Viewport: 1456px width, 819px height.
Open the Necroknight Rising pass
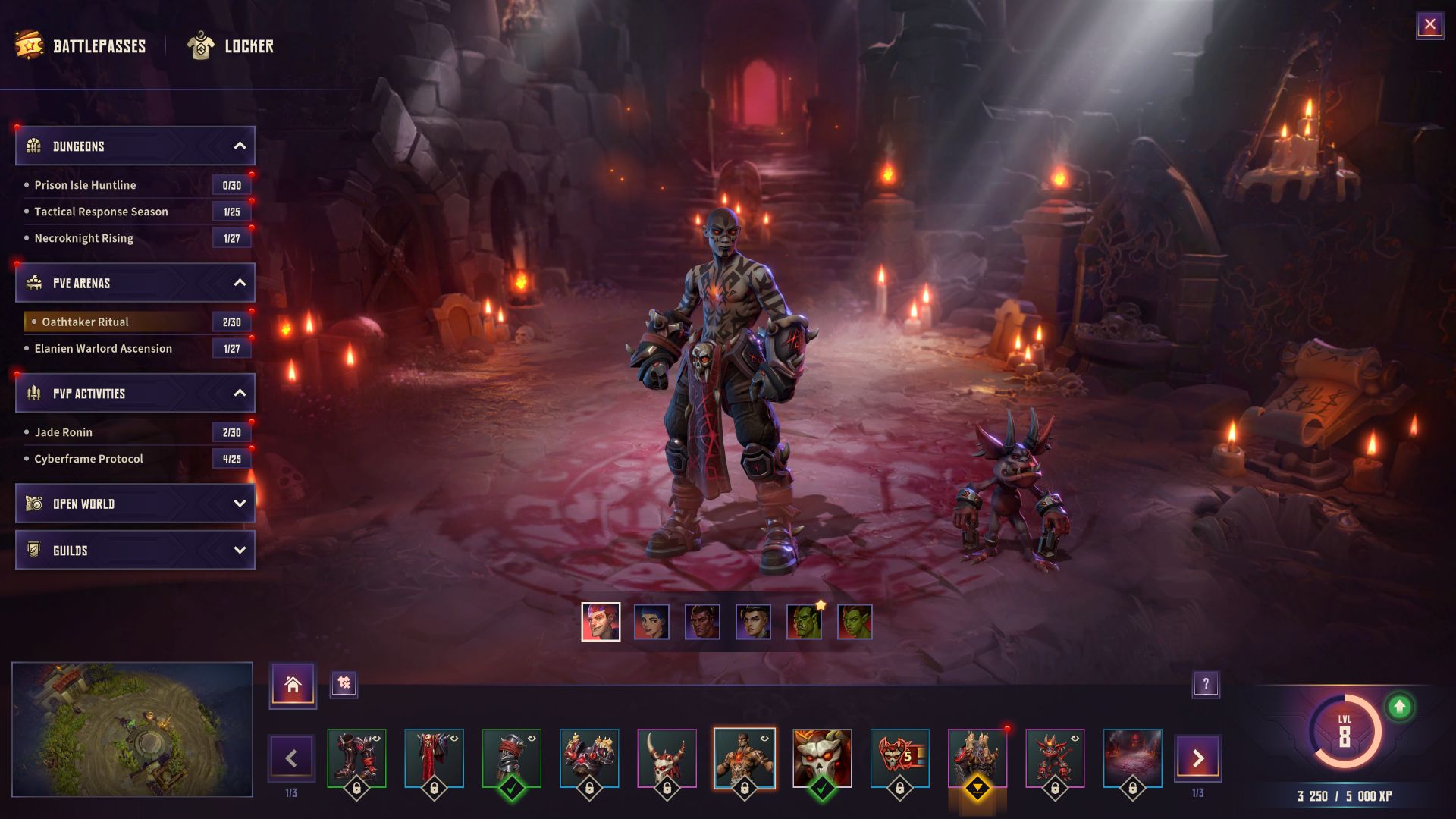tap(83, 238)
